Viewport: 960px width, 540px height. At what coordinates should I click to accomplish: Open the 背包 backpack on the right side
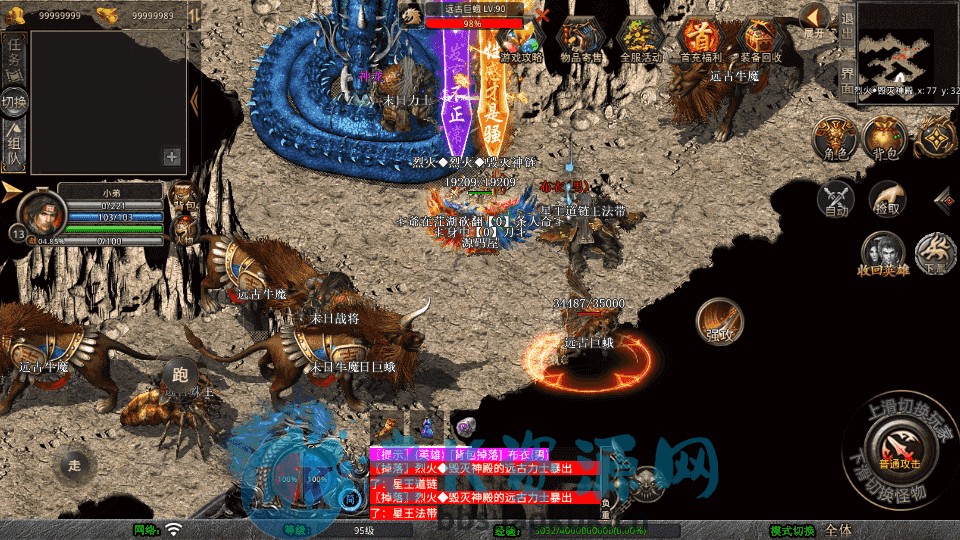pos(884,139)
